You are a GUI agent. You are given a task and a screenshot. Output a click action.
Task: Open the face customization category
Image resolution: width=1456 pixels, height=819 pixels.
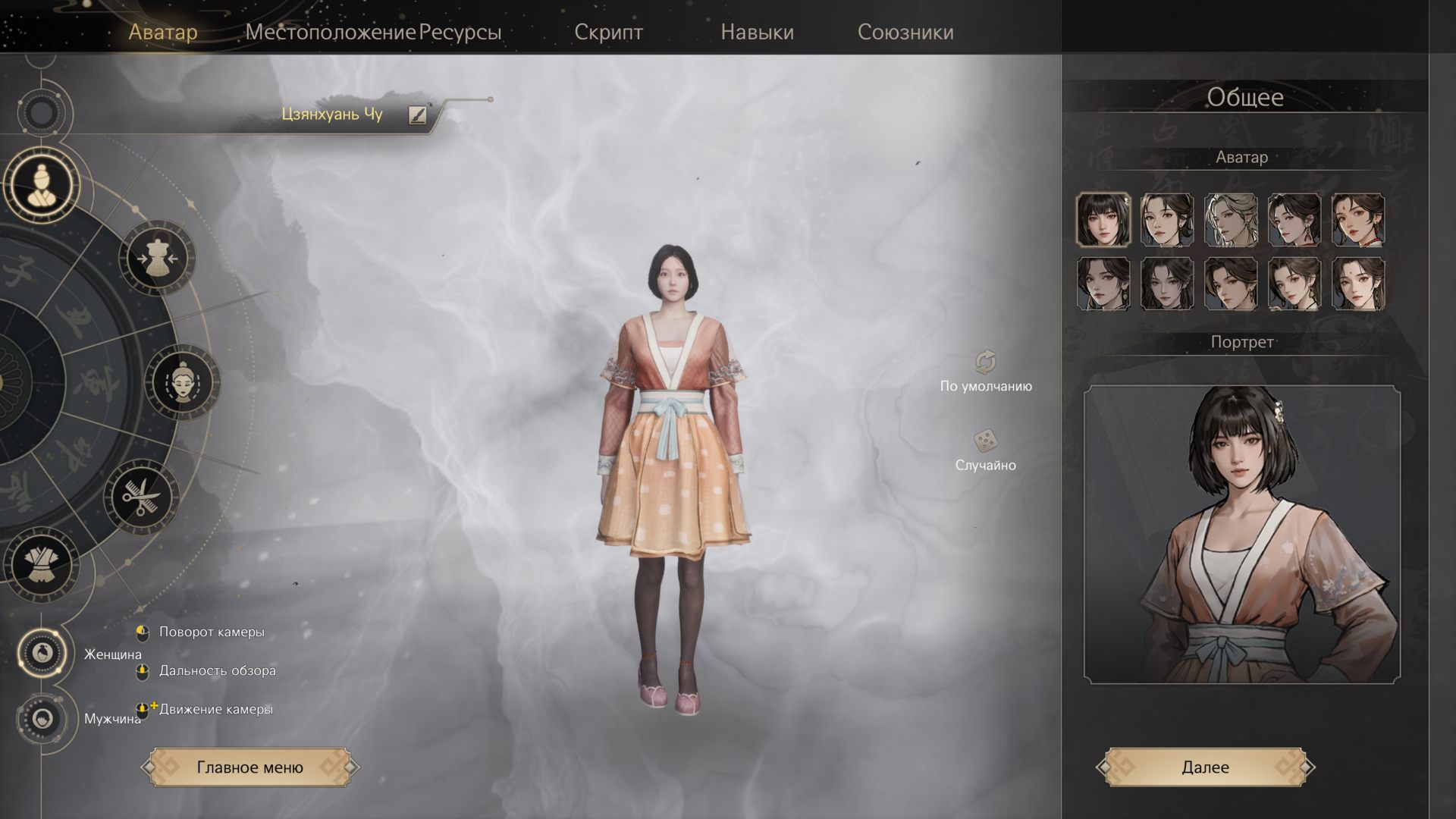point(182,381)
